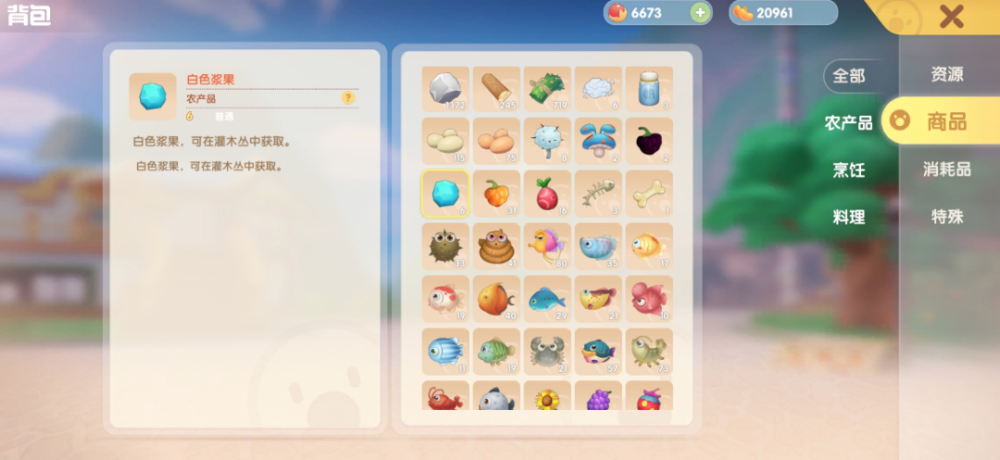The height and width of the screenshot is (460, 1000).
Task: Select the dark purple eggplant slot
Action: 649,142
